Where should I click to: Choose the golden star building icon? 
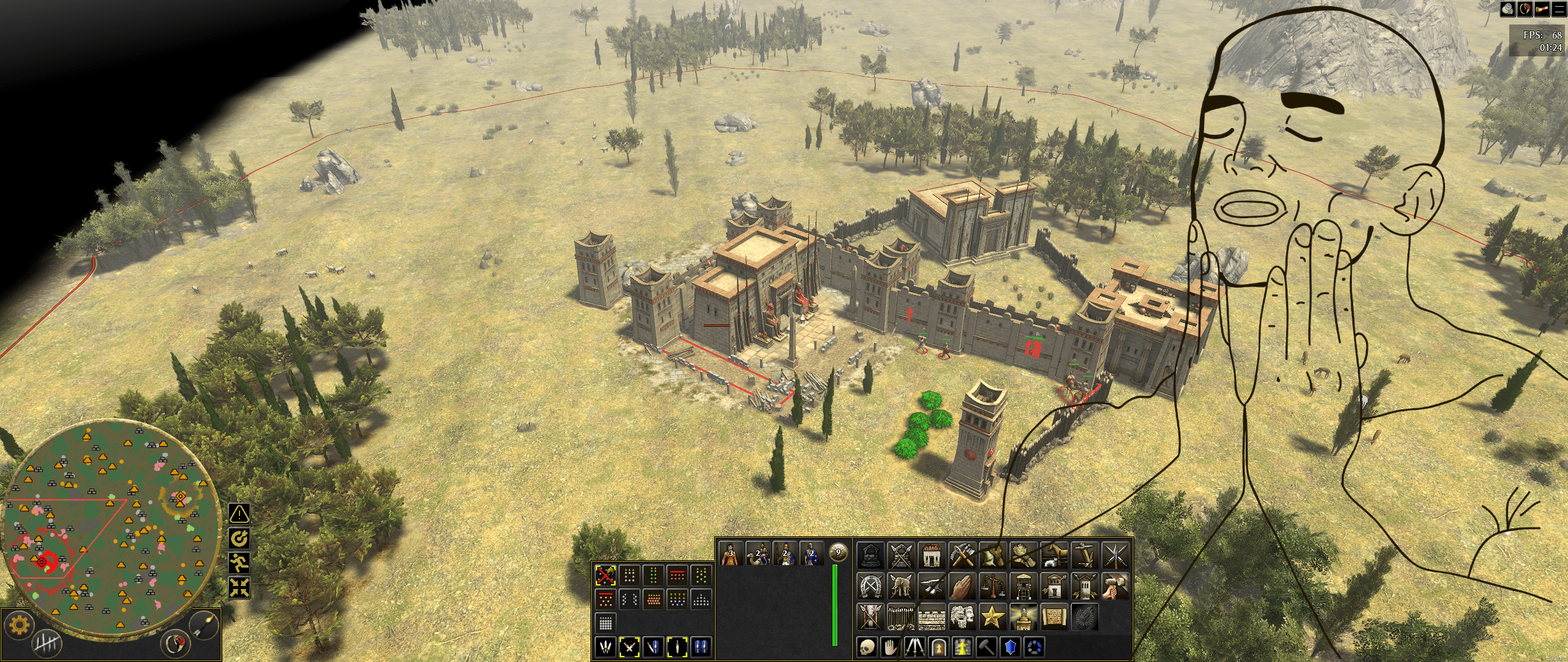(x=992, y=617)
